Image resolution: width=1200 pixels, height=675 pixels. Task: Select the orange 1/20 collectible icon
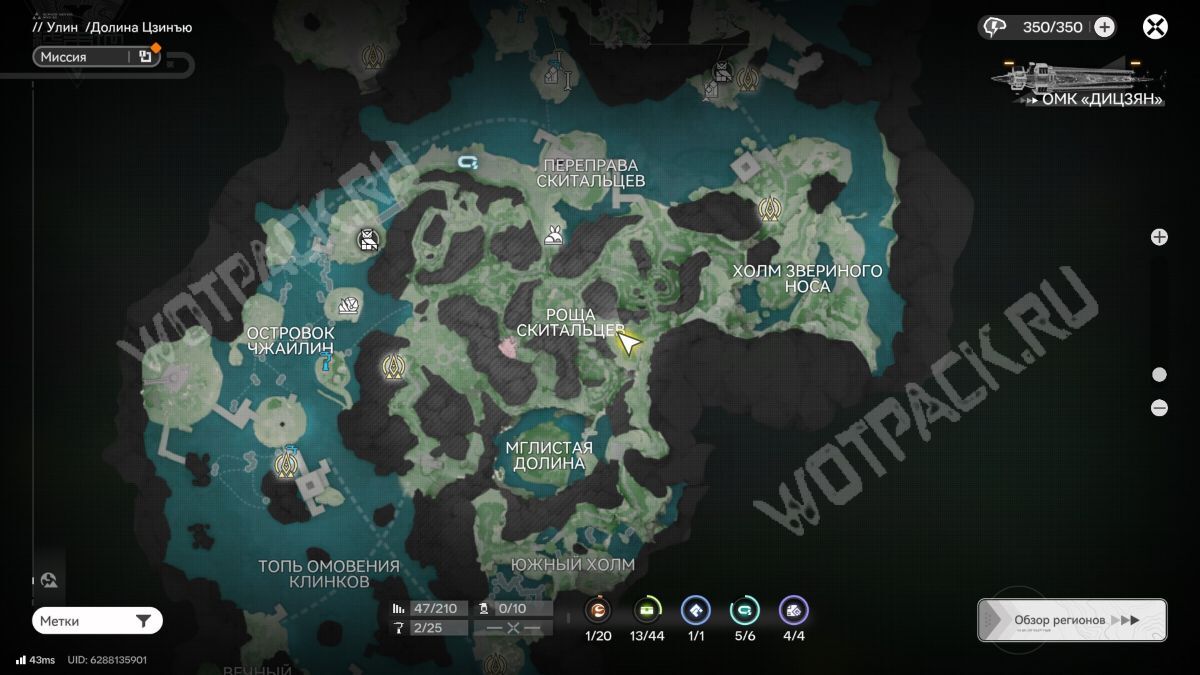598,610
